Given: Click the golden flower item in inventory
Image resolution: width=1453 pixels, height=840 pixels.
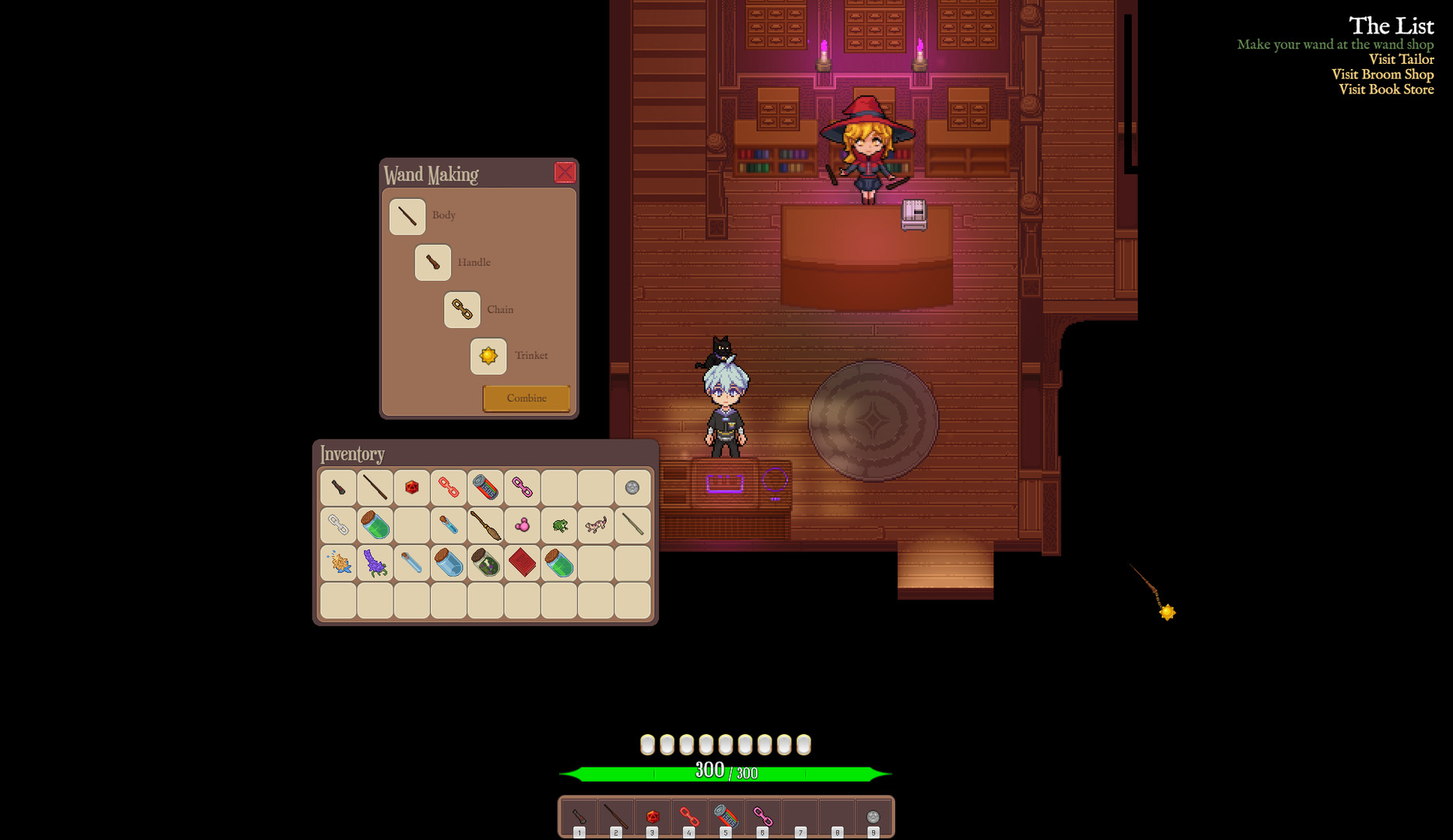Looking at the screenshot, I should coord(338,562).
